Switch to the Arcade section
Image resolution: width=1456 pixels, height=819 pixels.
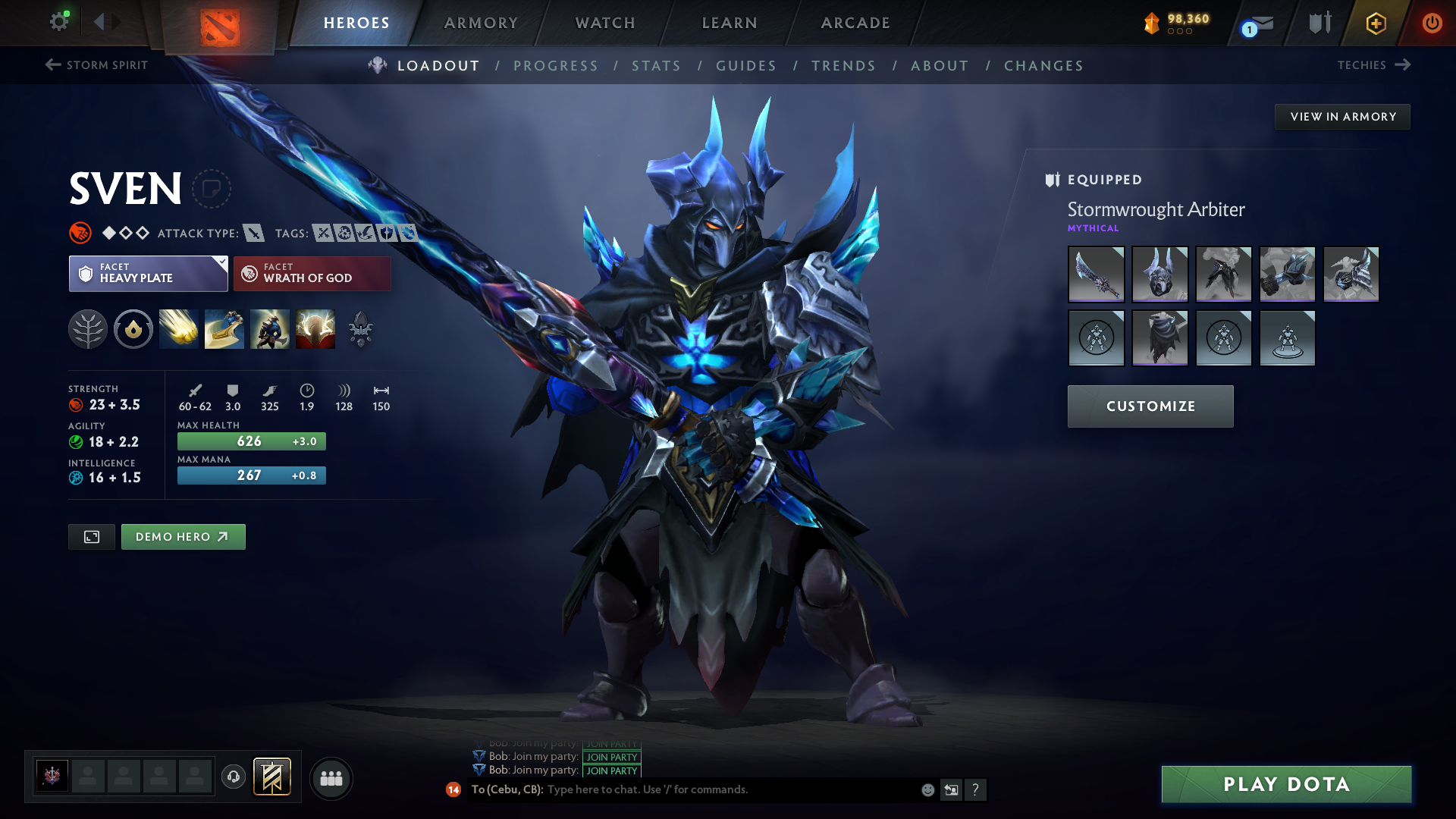click(855, 23)
